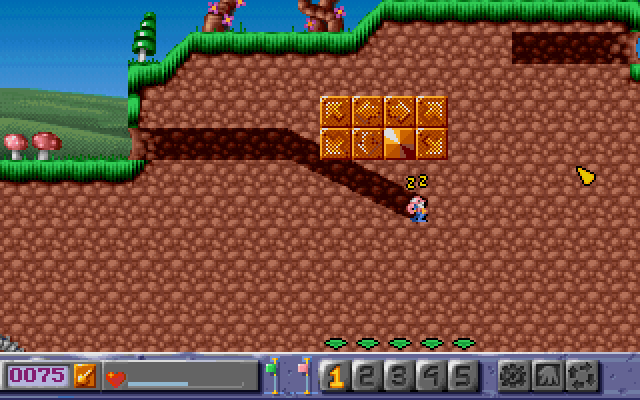Choose the dig down-left arrow tile
This screenshot has width=640, height=400.
point(336,143)
